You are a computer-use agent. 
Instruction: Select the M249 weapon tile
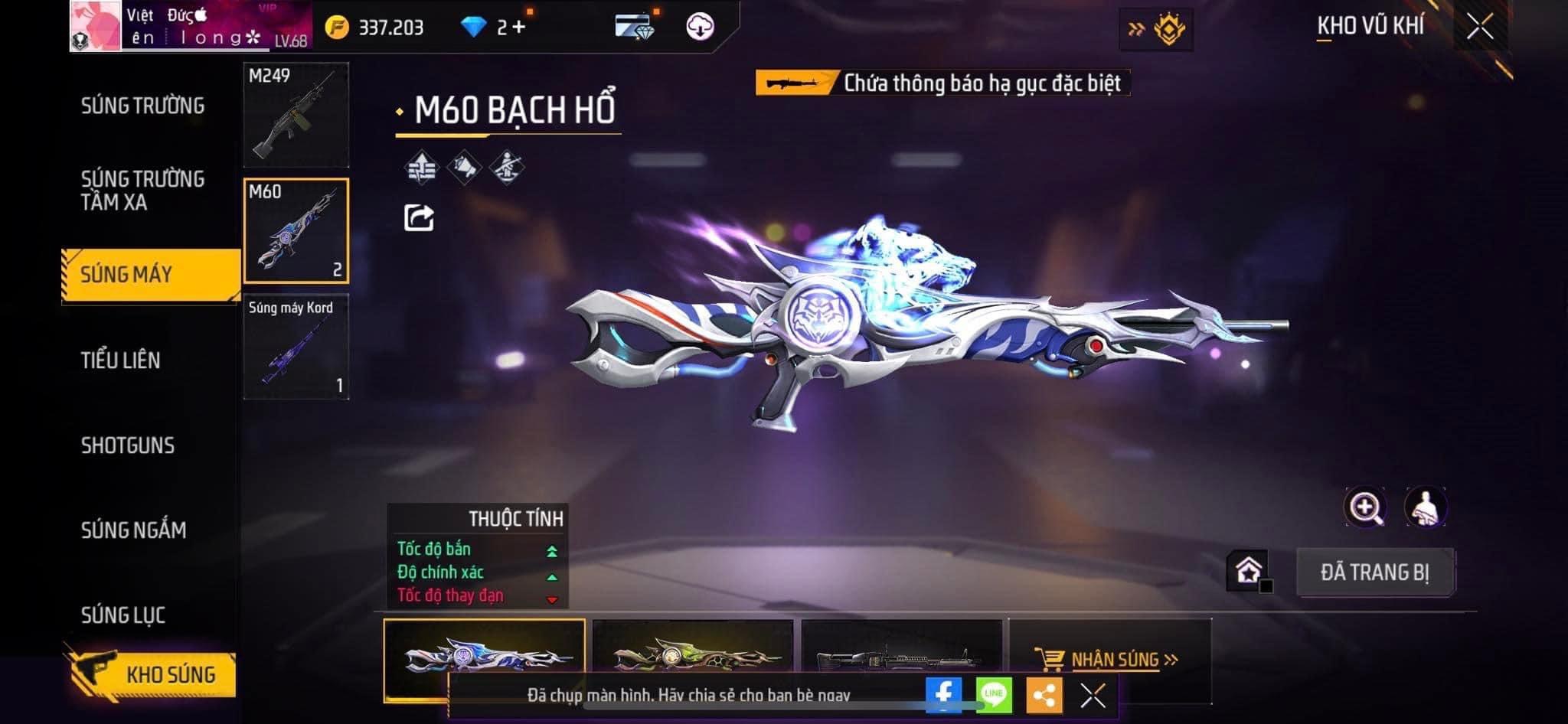[296, 115]
